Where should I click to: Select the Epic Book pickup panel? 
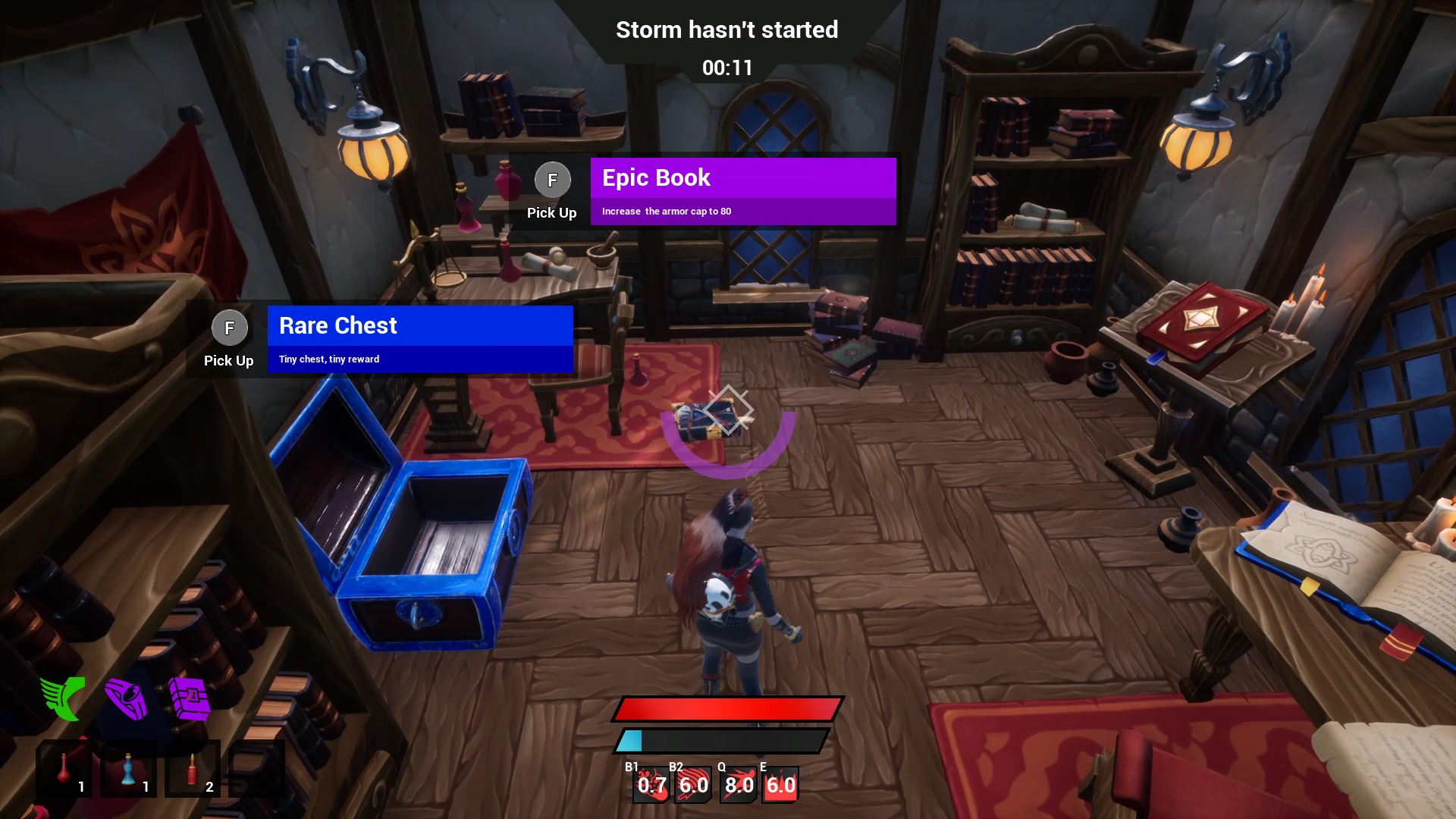(x=742, y=191)
